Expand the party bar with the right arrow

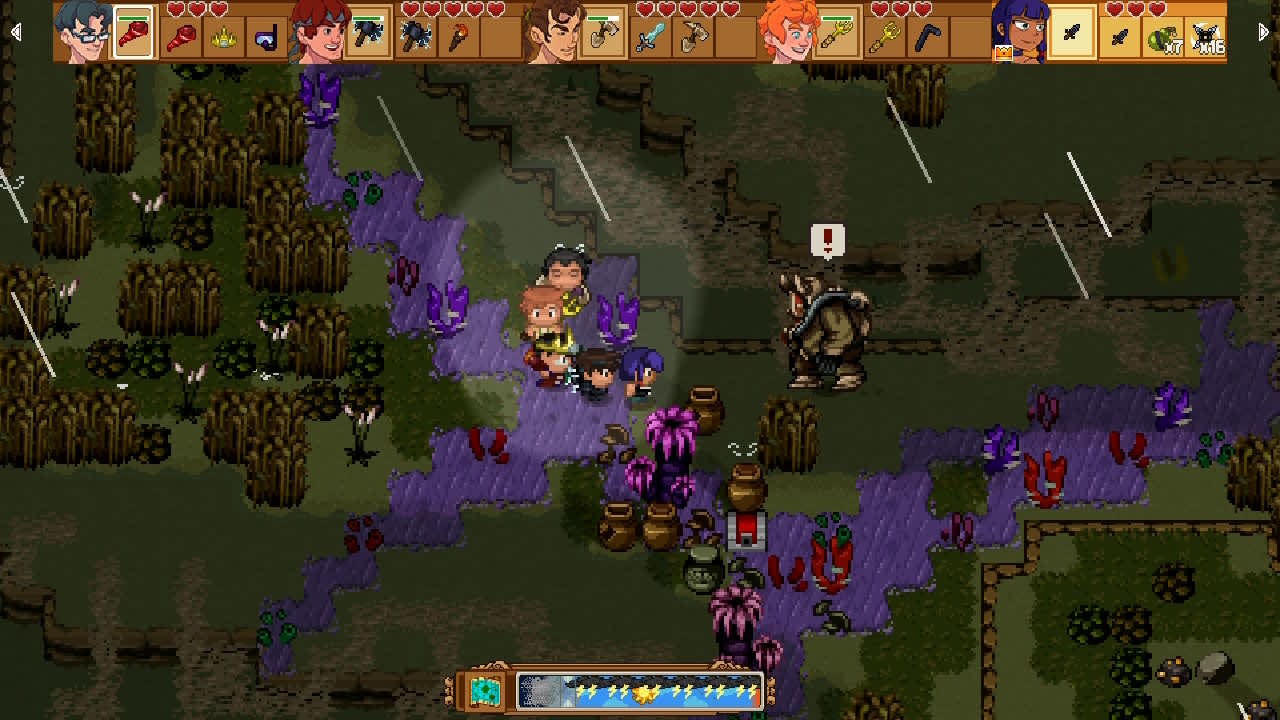(x=1263, y=31)
